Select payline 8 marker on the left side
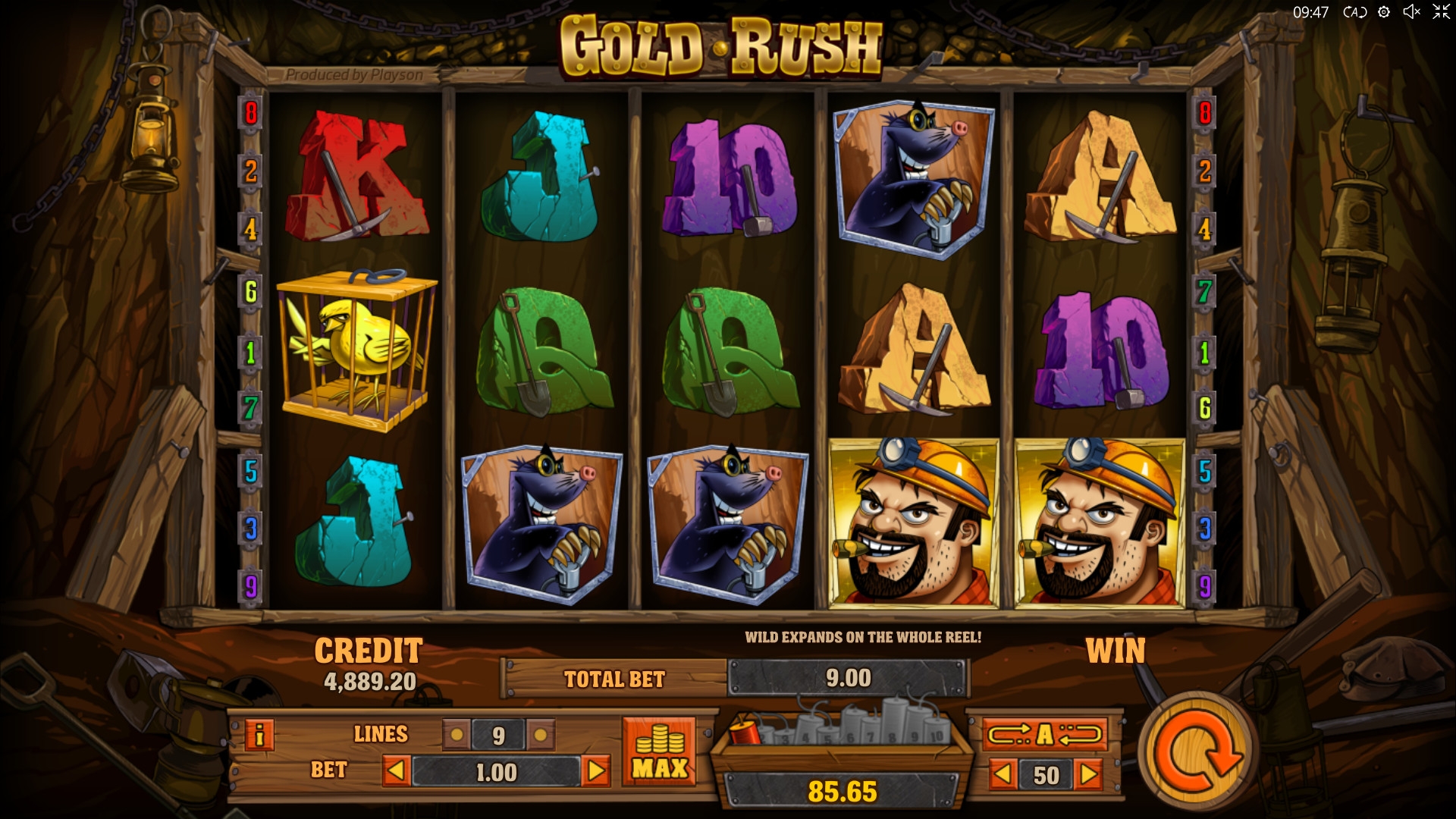 point(250,114)
